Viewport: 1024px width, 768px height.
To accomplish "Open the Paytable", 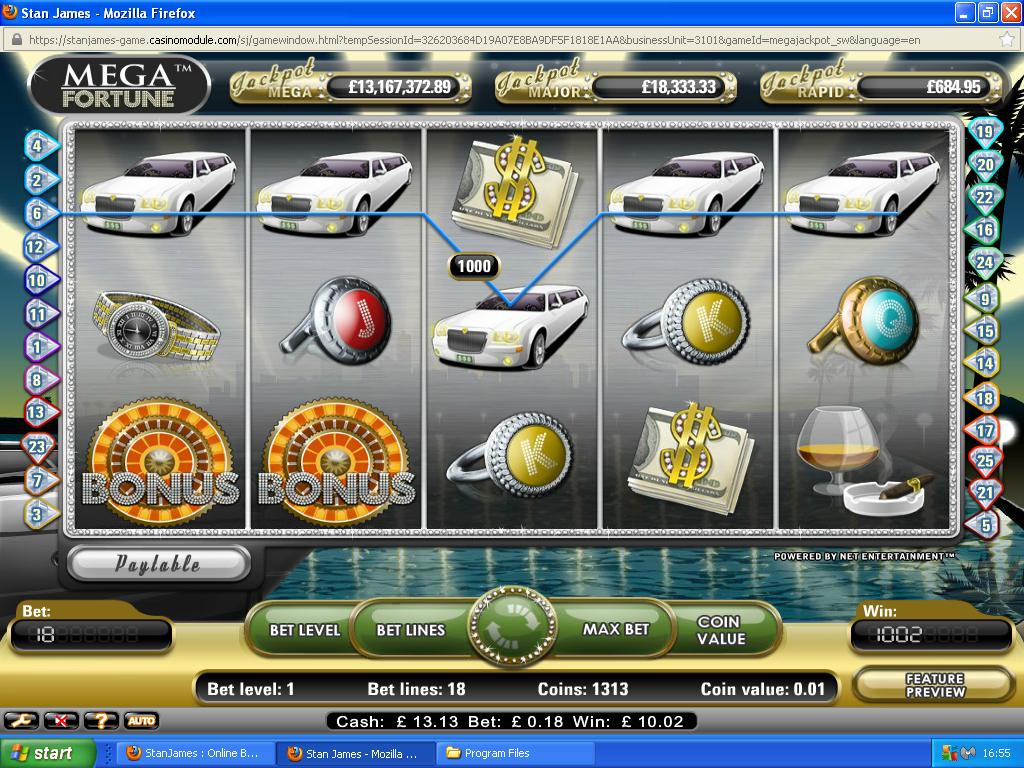I will 157,564.
